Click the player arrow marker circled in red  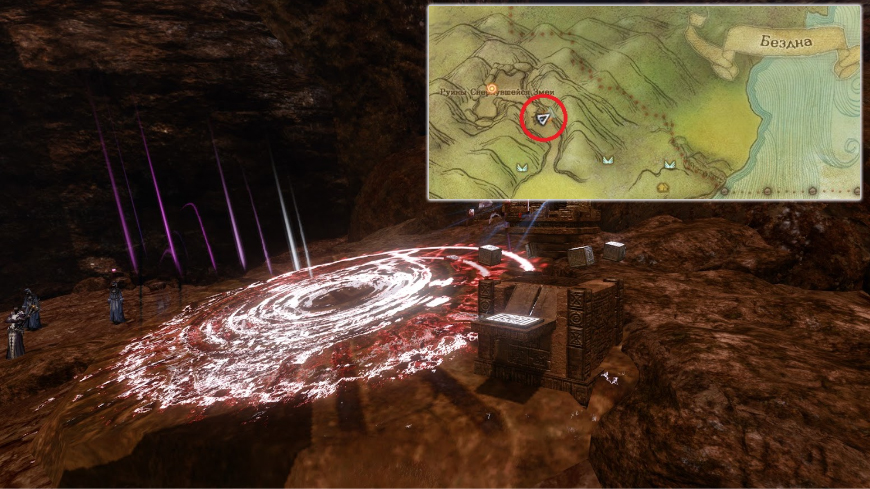(544, 119)
